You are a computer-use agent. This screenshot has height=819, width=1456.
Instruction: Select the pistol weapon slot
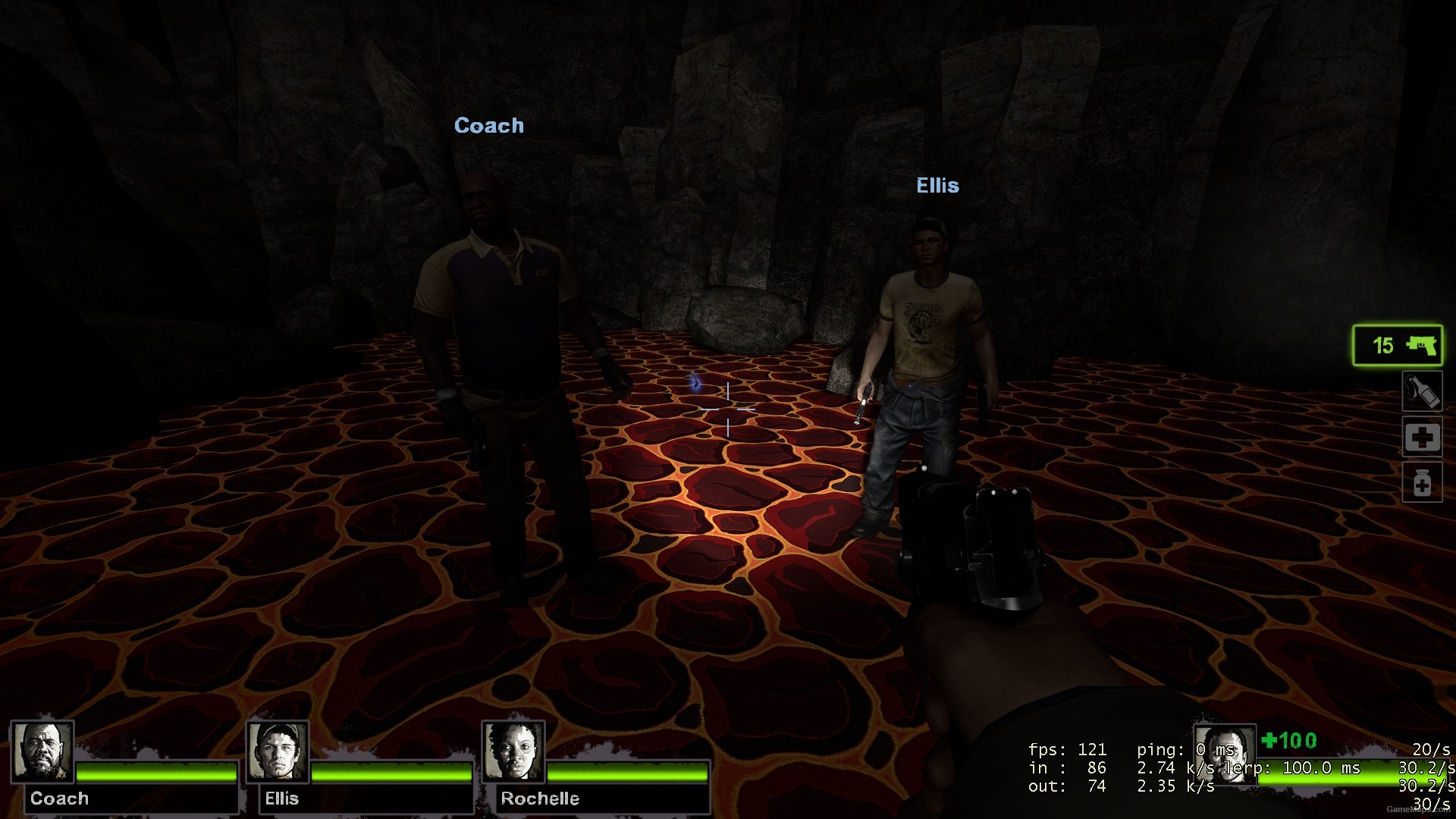[x=1398, y=346]
